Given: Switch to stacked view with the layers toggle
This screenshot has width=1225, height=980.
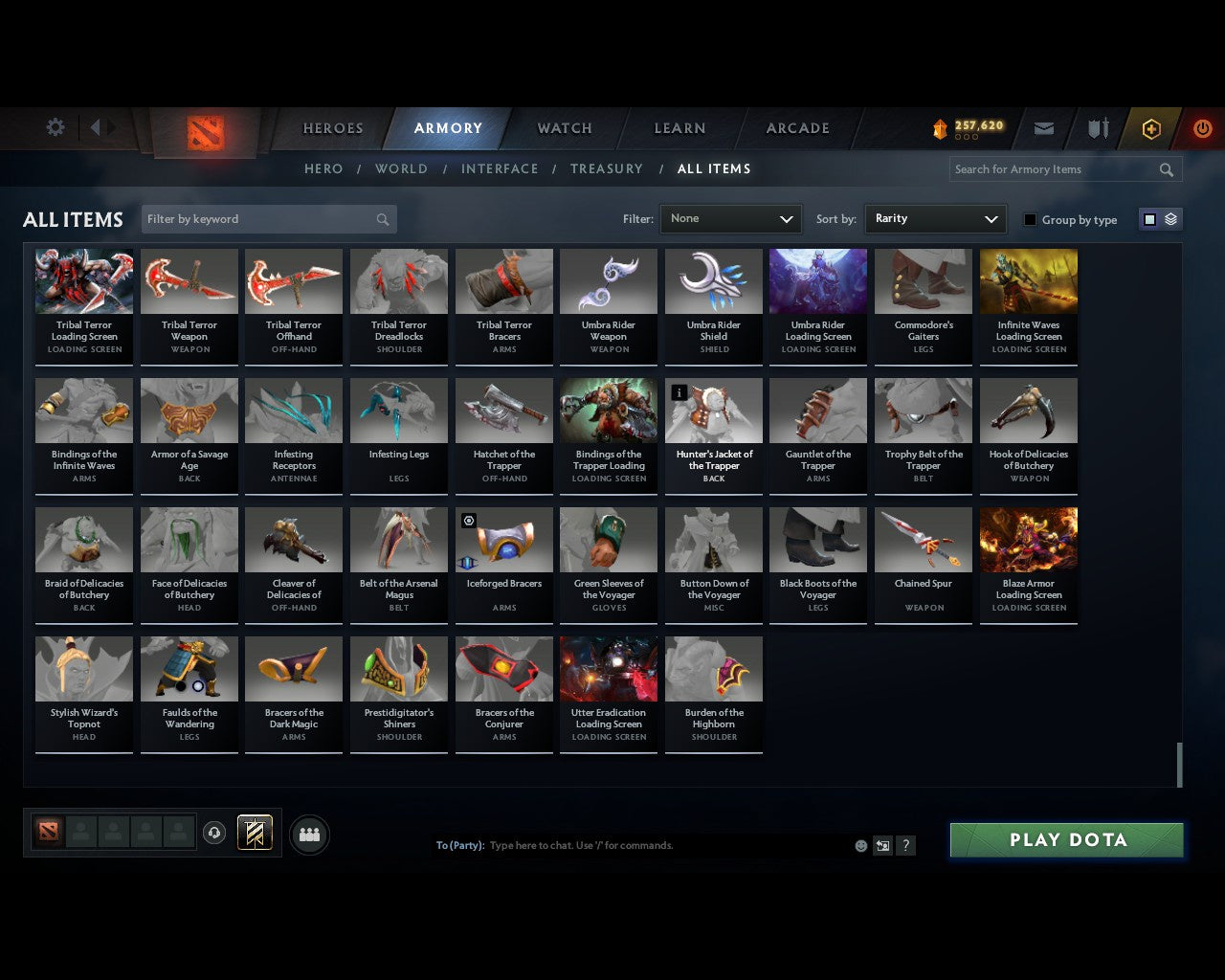Looking at the screenshot, I should click(1169, 218).
